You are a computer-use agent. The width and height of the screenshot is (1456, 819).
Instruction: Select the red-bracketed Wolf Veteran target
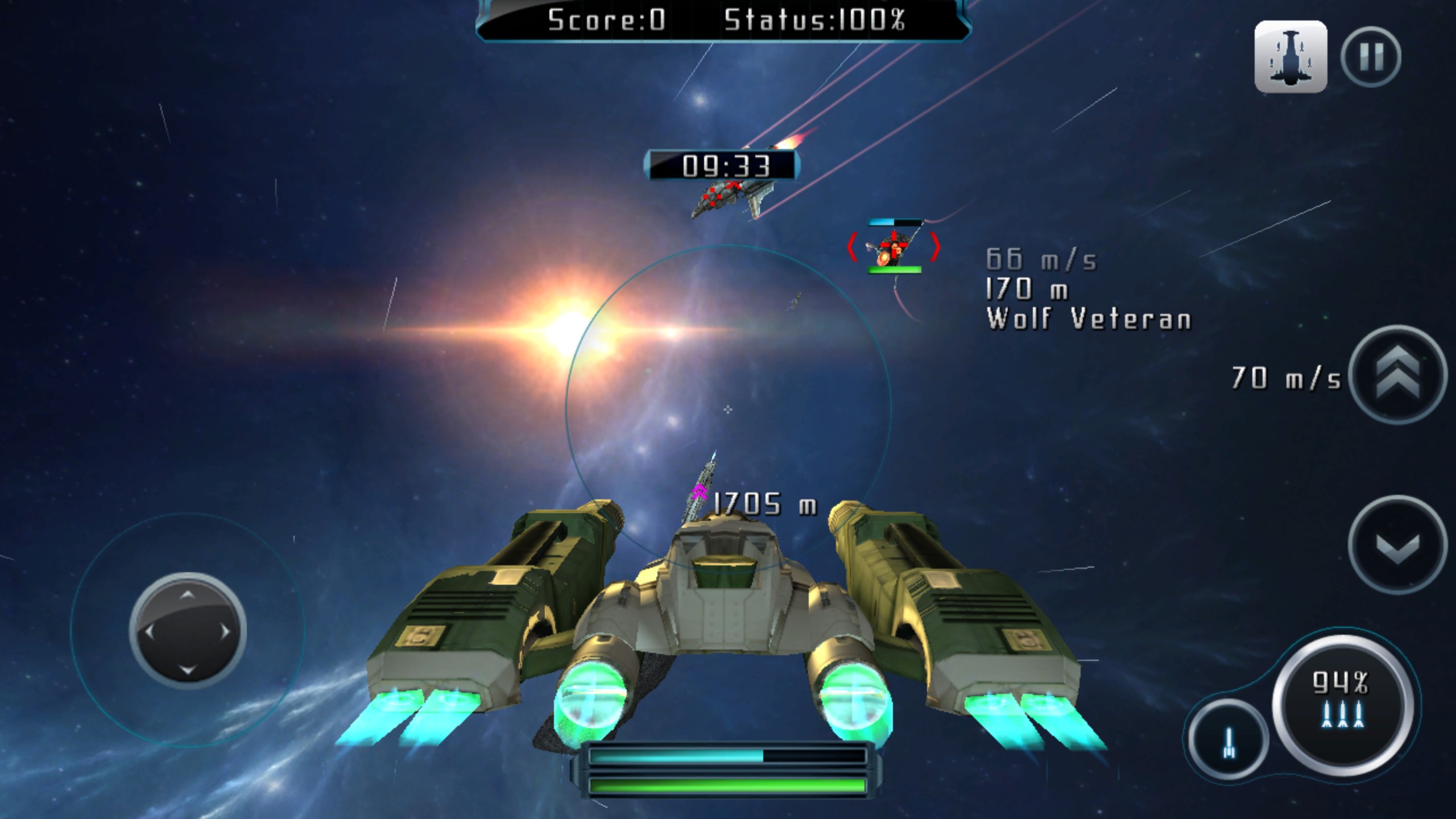(x=894, y=248)
